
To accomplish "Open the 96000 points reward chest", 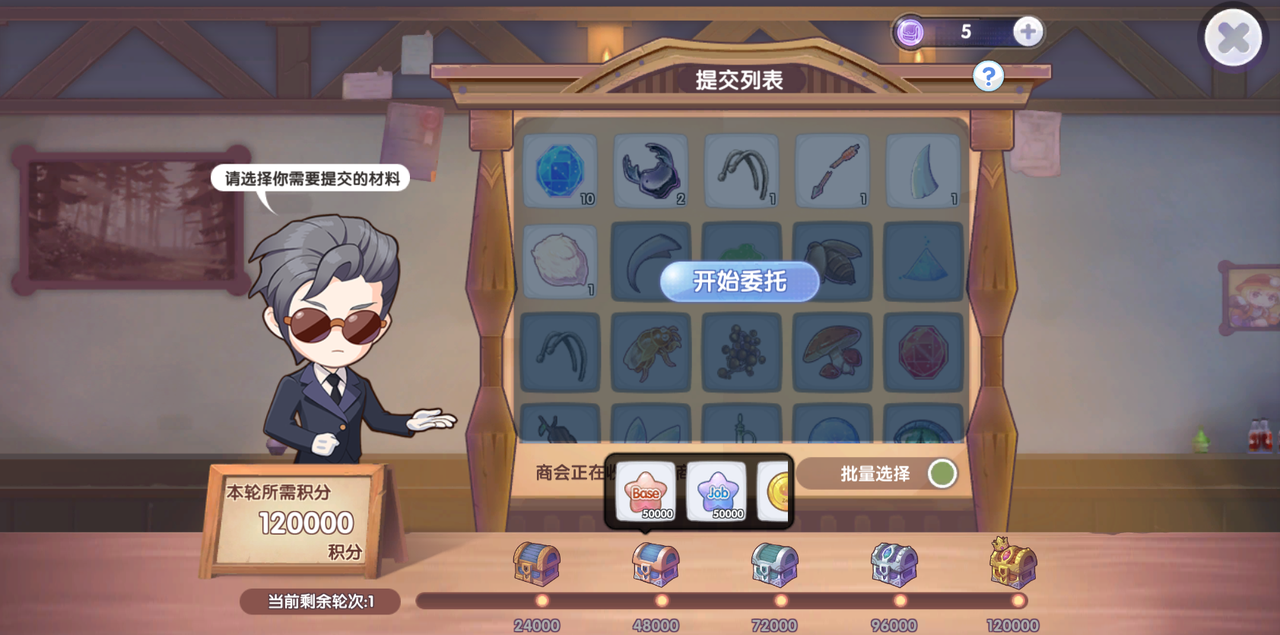I will (894, 564).
